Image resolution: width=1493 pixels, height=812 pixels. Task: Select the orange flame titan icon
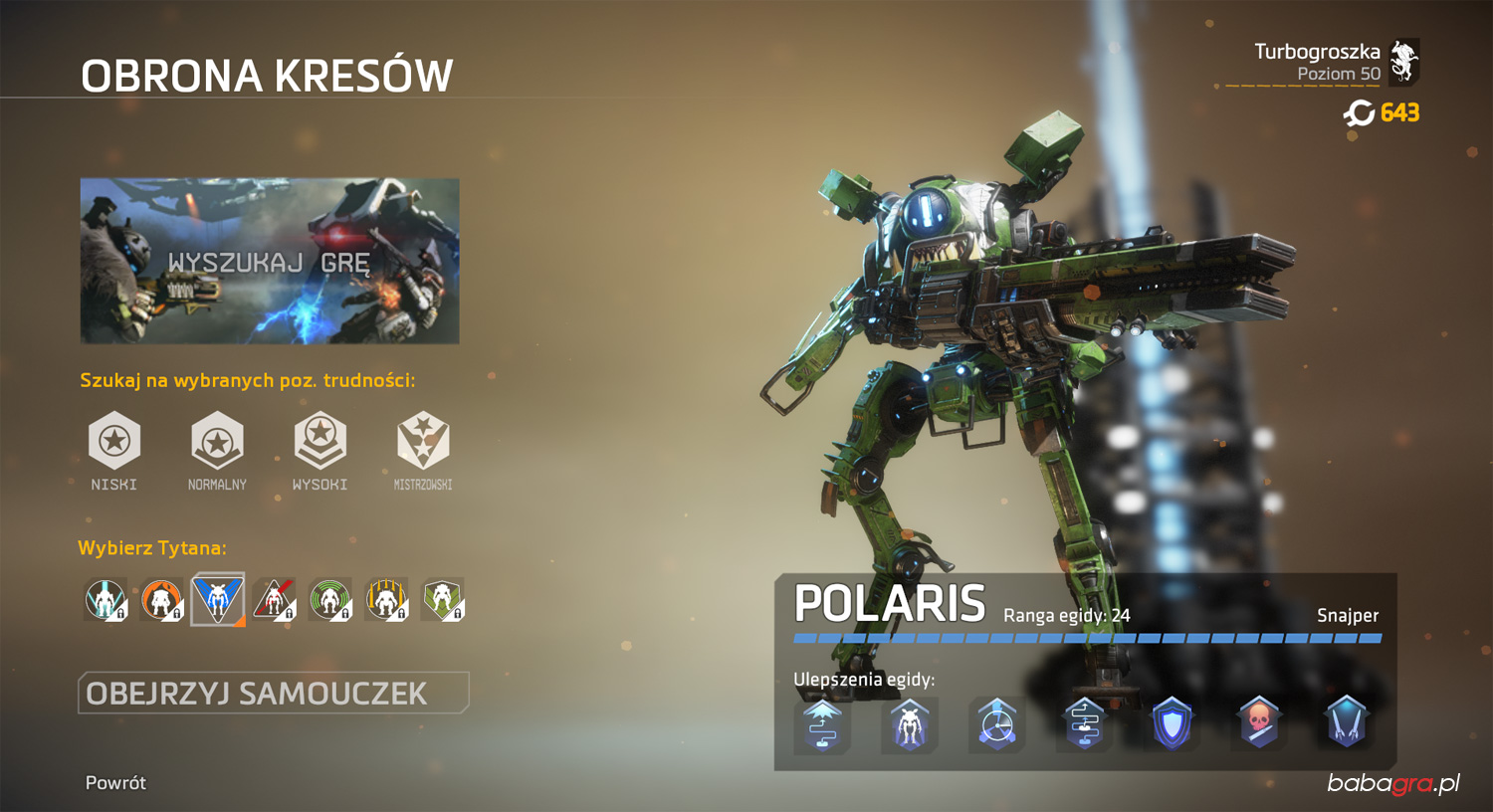161,600
